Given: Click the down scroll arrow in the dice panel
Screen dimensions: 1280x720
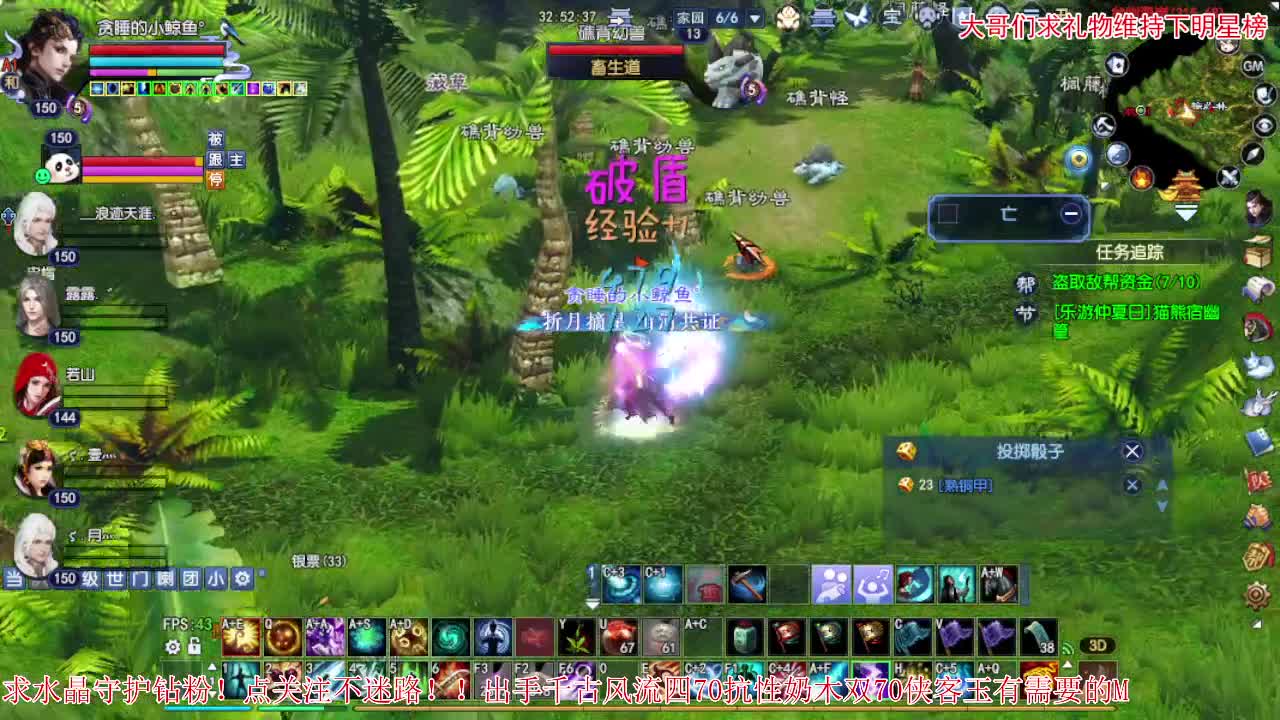Looking at the screenshot, I should [1161, 505].
